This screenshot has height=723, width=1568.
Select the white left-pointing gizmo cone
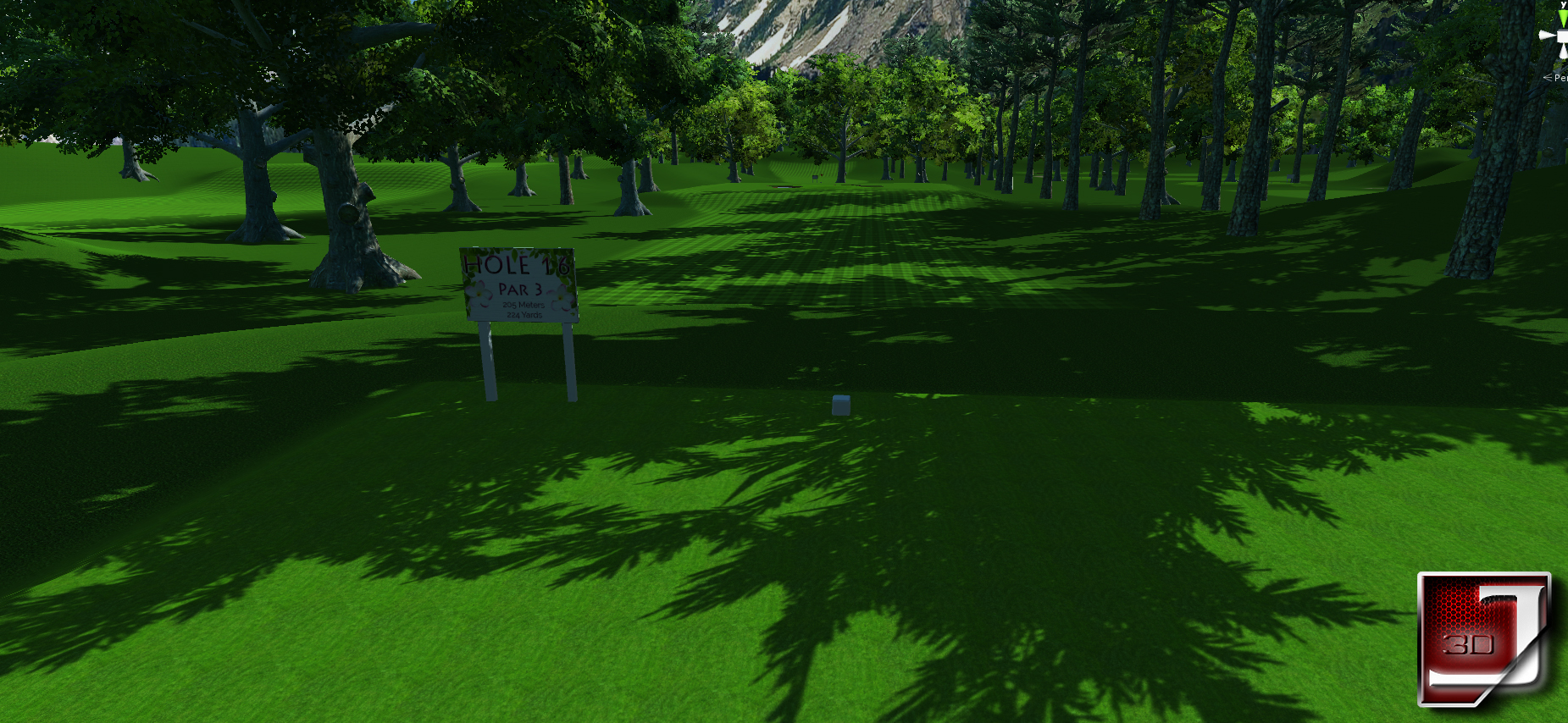[x=1547, y=36]
